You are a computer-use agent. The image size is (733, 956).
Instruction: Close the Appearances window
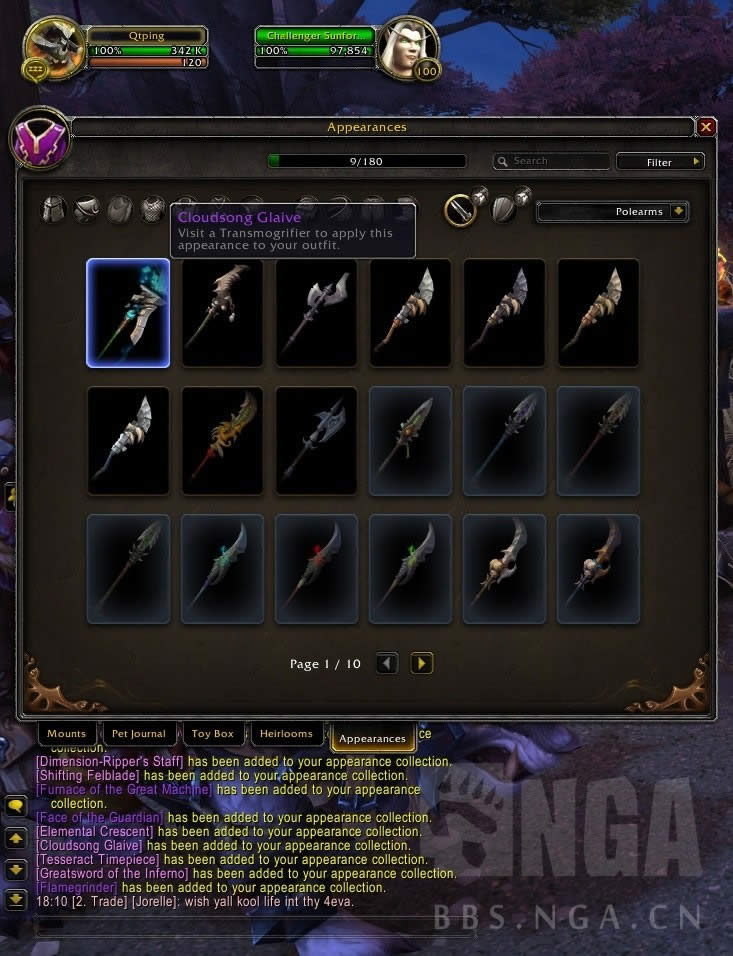[x=706, y=127]
